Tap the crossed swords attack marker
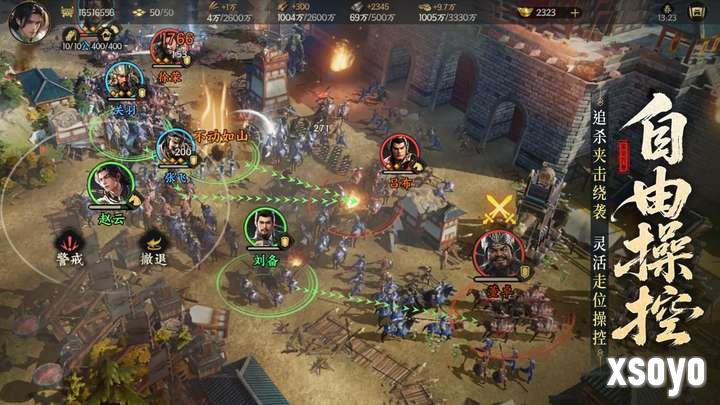The image size is (720, 405). tap(497, 209)
